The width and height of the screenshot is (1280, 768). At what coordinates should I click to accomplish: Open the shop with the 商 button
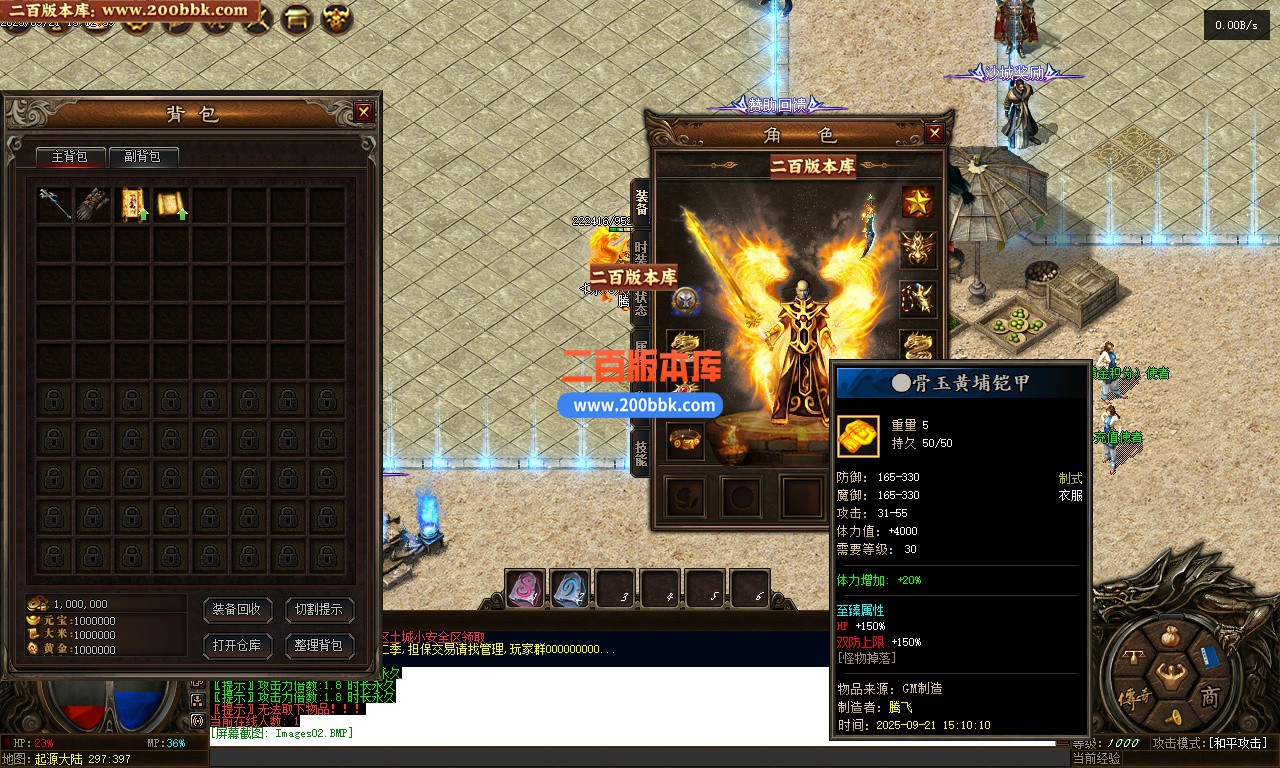coord(1209,697)
